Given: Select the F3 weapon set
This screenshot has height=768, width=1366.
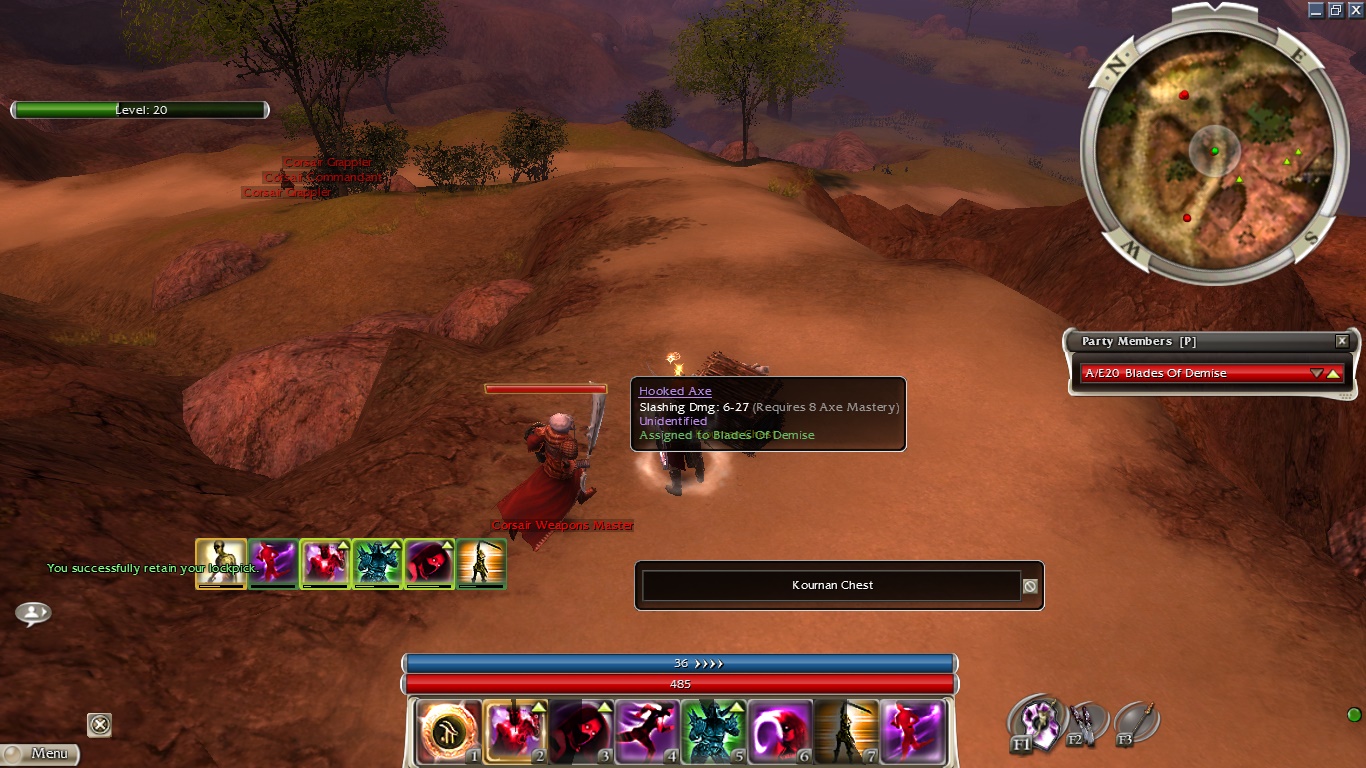Looking at the screenshot, I should pos(1134,722).
